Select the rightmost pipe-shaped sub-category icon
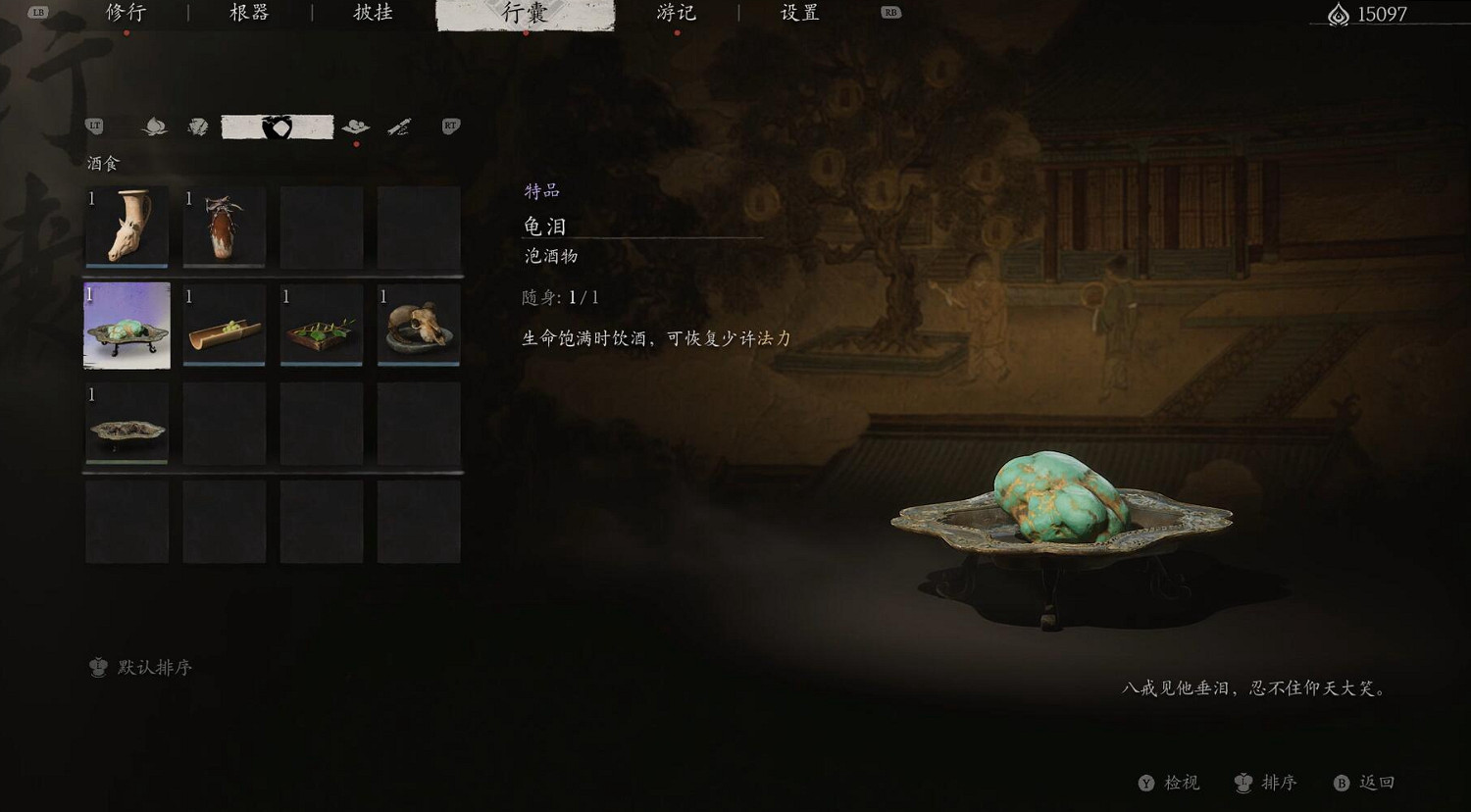 coord(399,127)
